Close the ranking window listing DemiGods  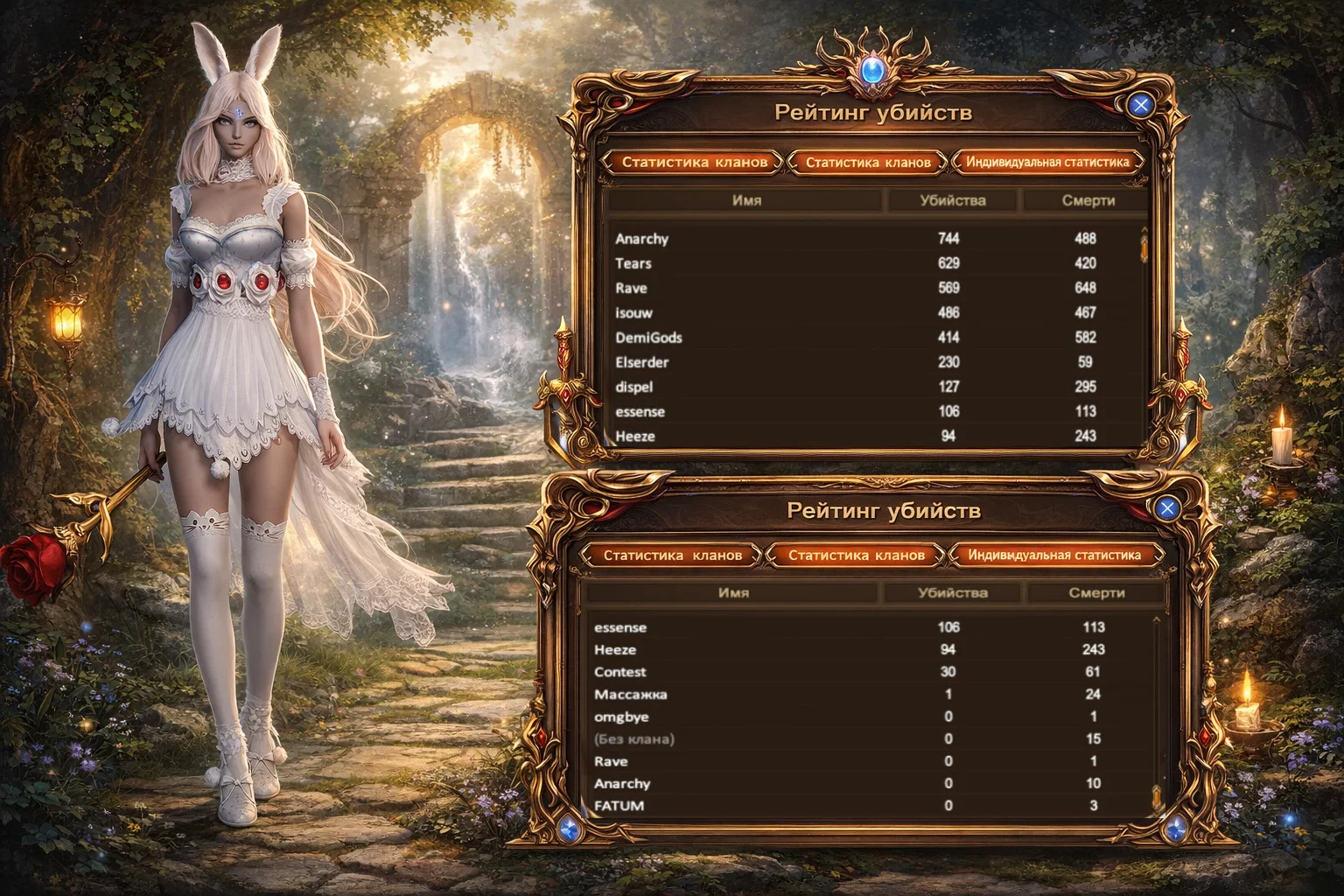[1140, 106]
